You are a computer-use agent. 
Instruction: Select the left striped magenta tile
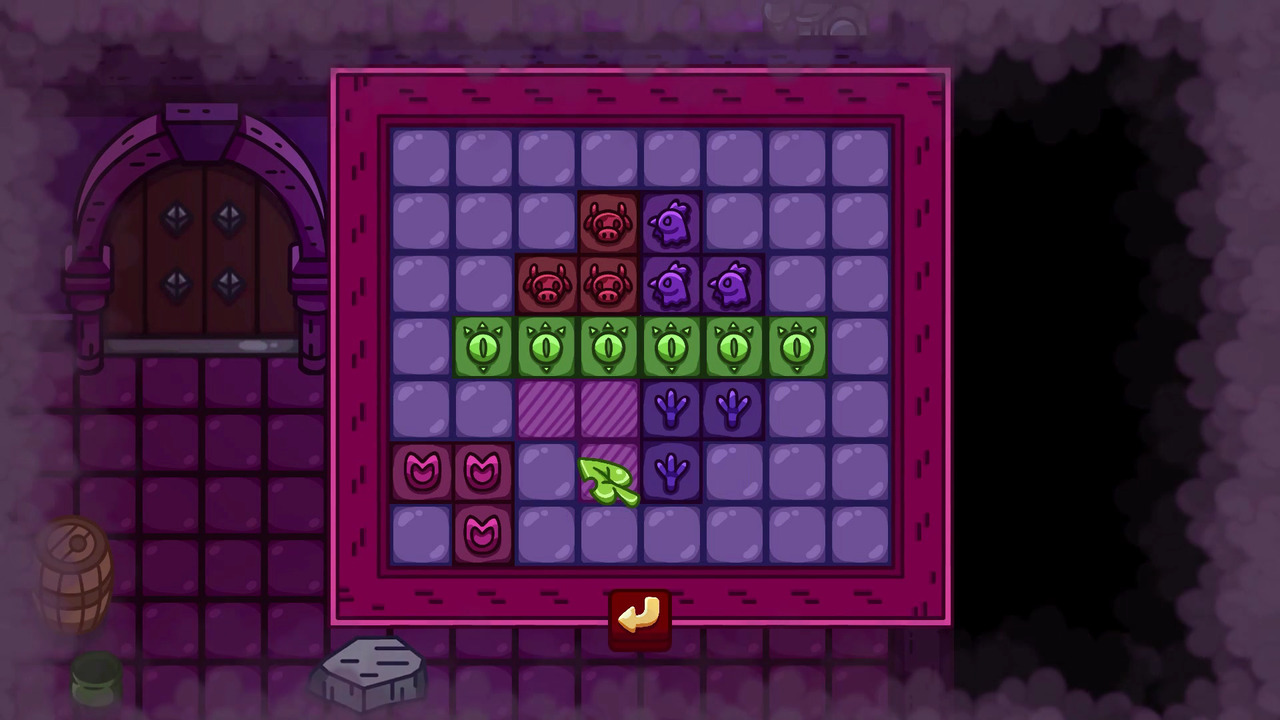click(x=546, y=410)
